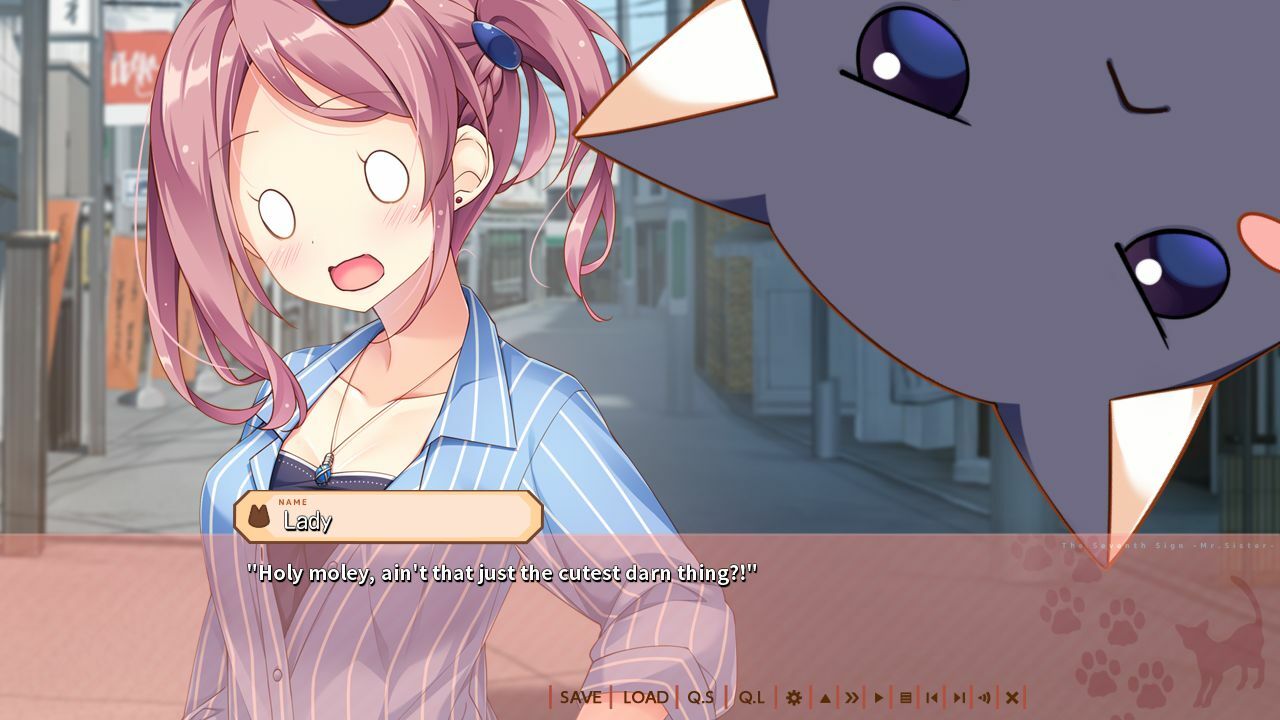Click the rewind-to-previous-line icon
This screenshot has height=720, width=1280.
click(x=930, y=697)
